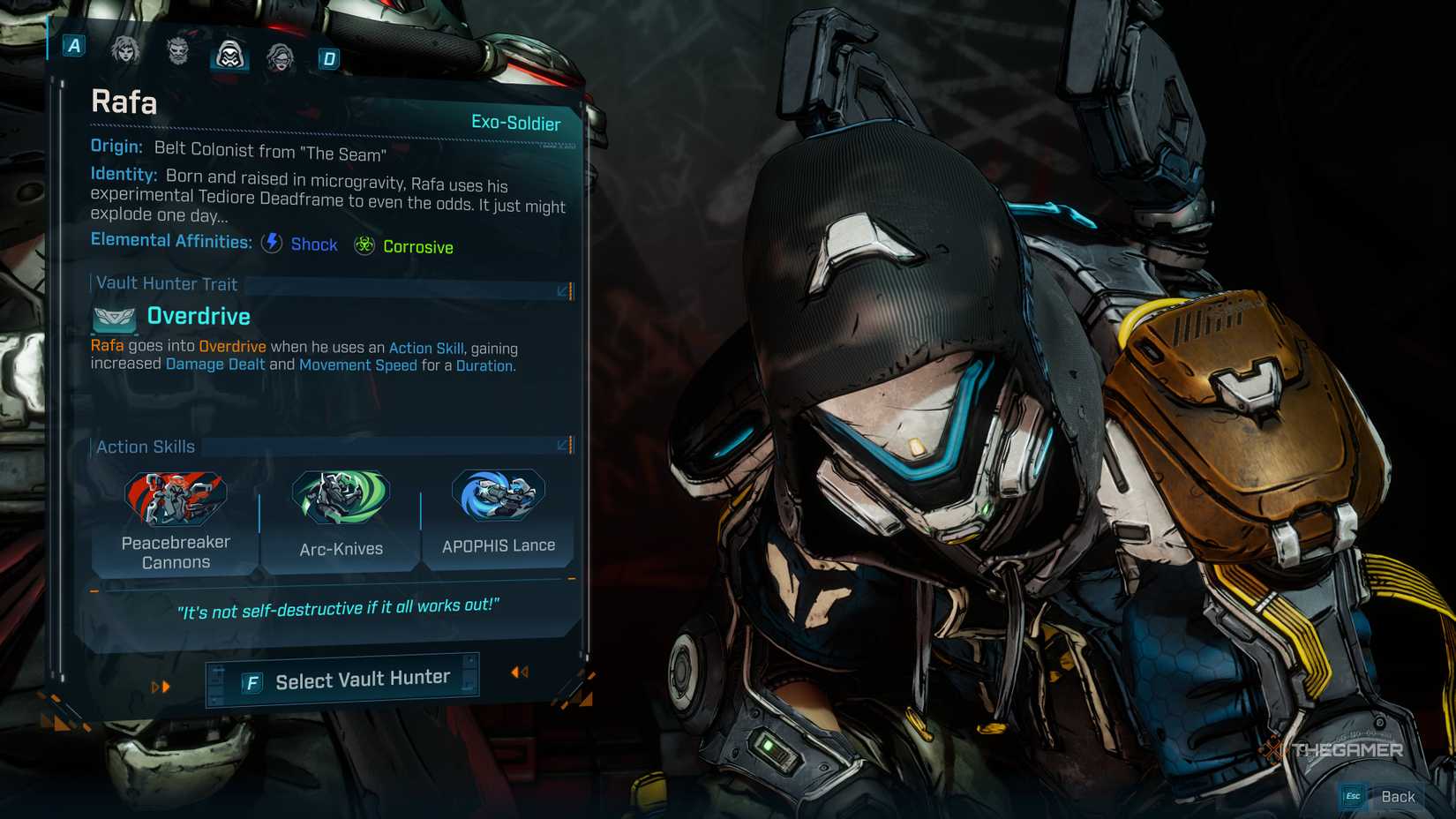Click the orange previous arrows at bottom left
Image resolution: width=1456 pixels, height=819 pixels.
[x=160, y=685]
